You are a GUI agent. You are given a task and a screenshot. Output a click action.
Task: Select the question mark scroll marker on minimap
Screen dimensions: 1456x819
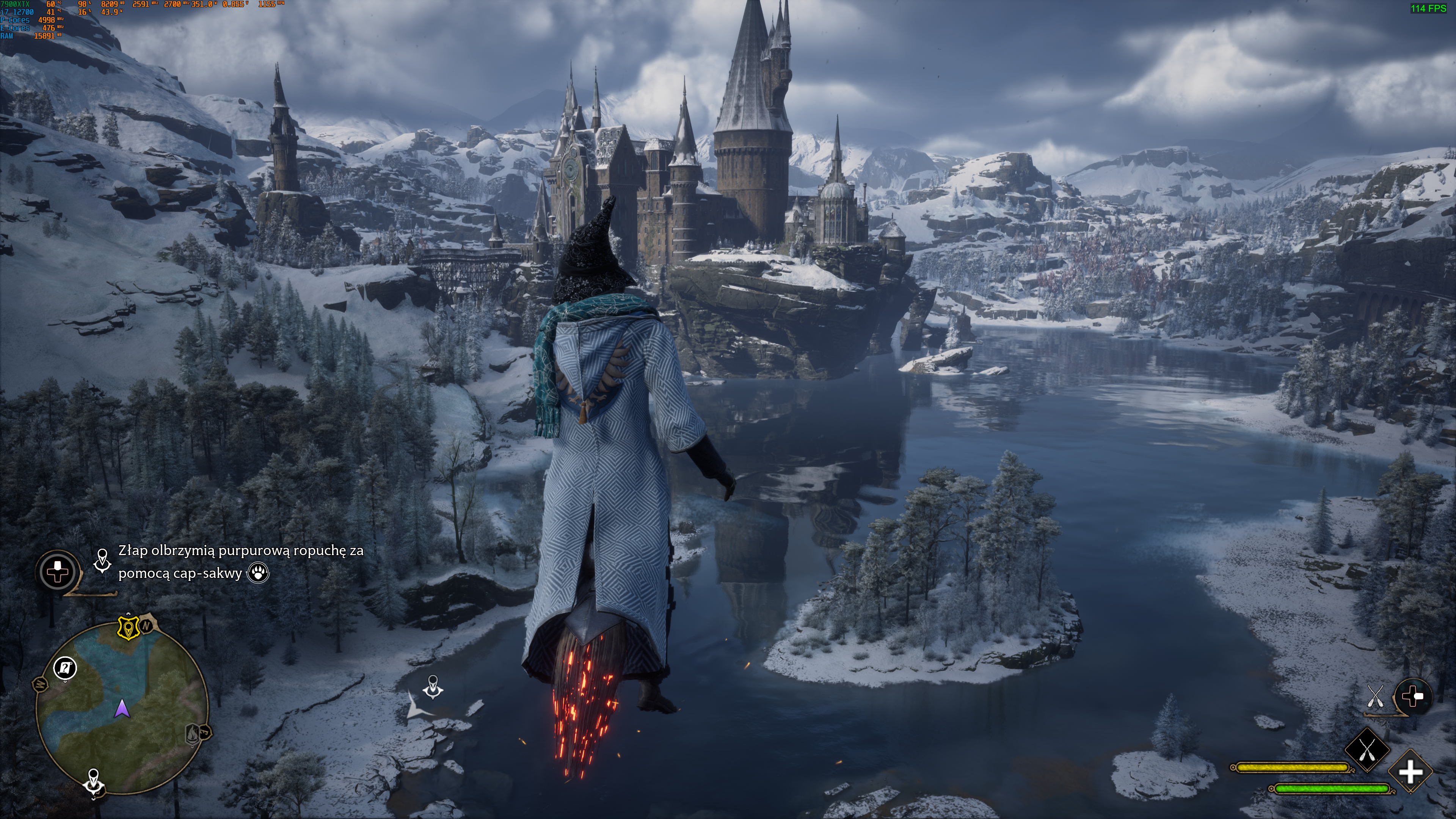click(x=66, y=668)
